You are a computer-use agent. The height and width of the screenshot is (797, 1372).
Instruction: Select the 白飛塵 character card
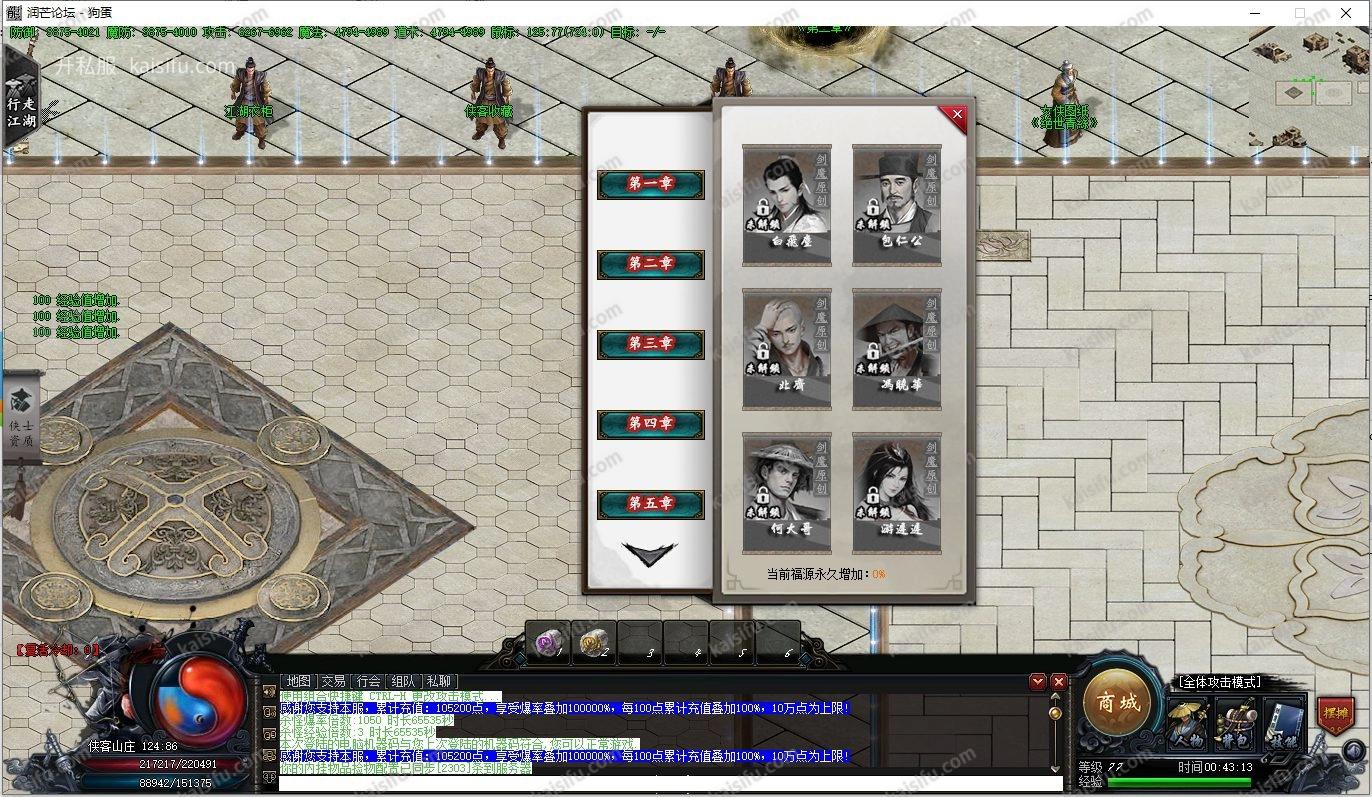pos(787,205)
